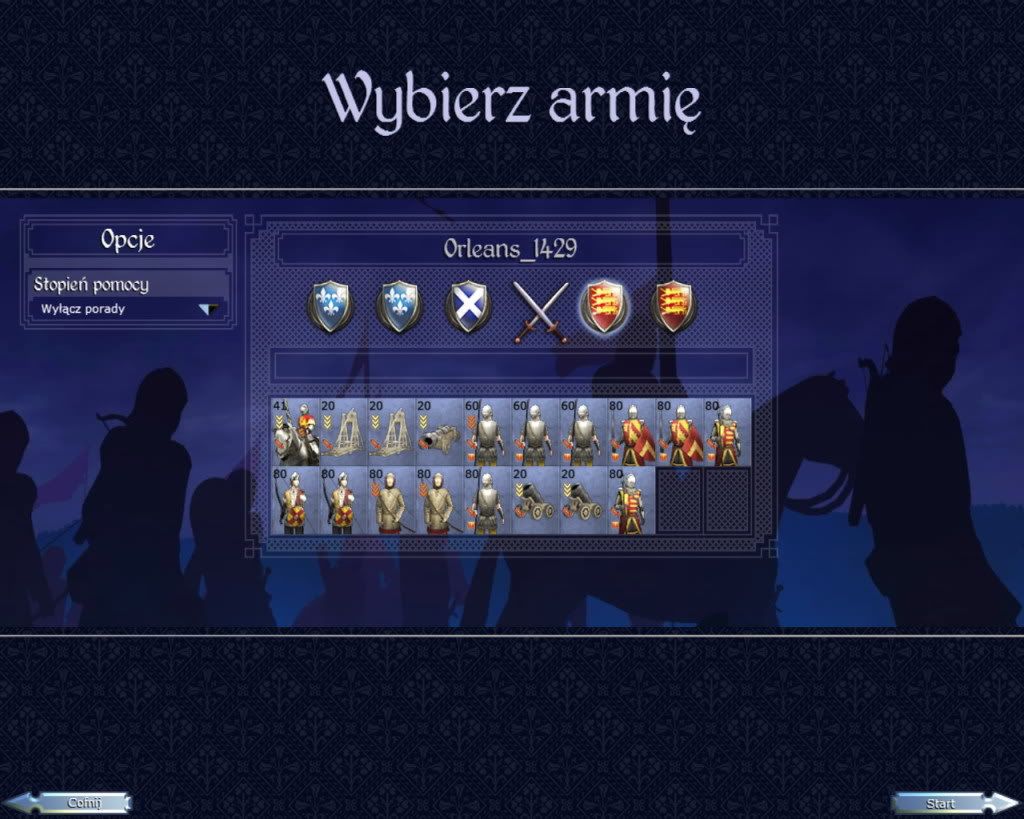This screenshot has height=819, width=1024.
Task: Select the Scotland saltire shield army
Action: pos(468,307)
